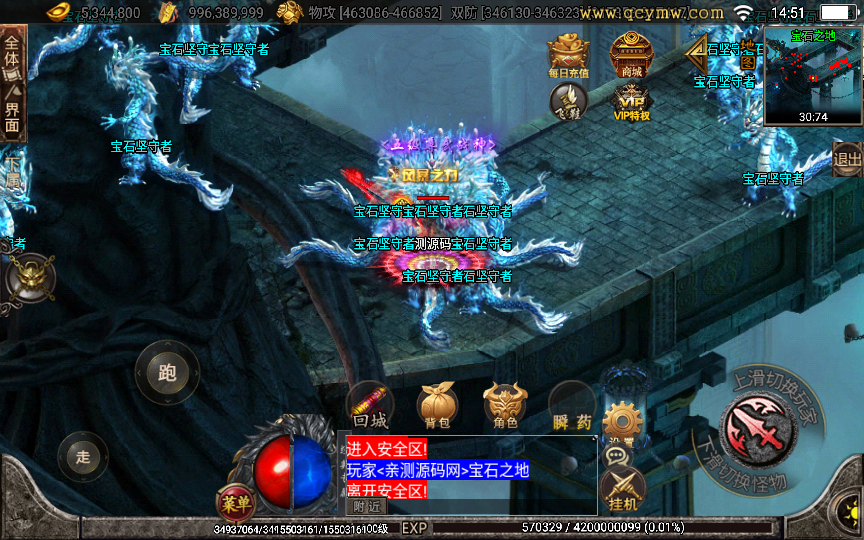Tap the 退出 exit button

click(x=847, y=158)
